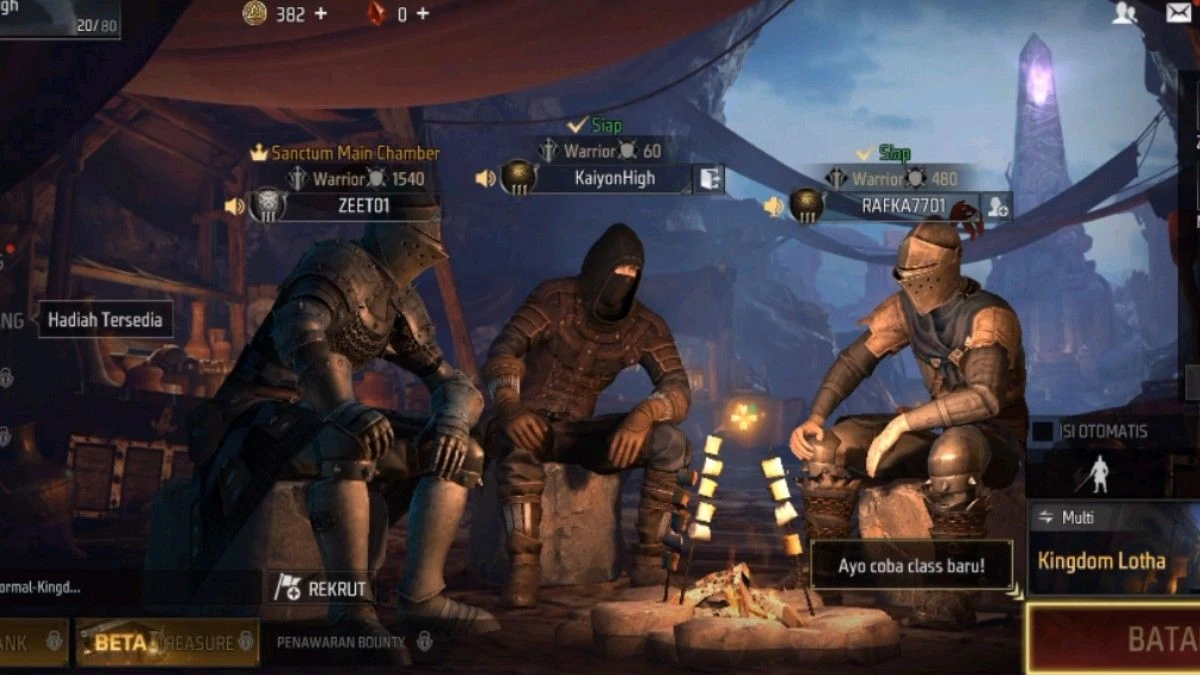Viewport: 1200px width, 675px height.
Task: Choose the Kingdom Lotha map panel
Action: point(1102,561)
